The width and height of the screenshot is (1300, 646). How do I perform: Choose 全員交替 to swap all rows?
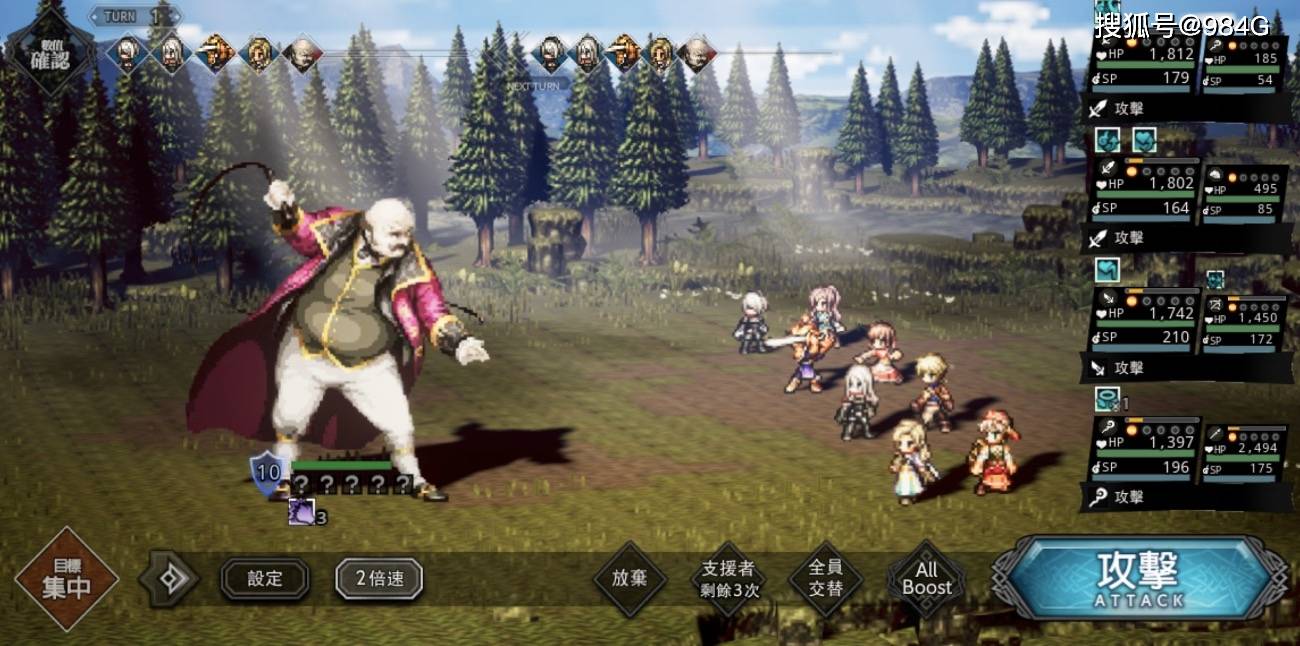[825, 579]
